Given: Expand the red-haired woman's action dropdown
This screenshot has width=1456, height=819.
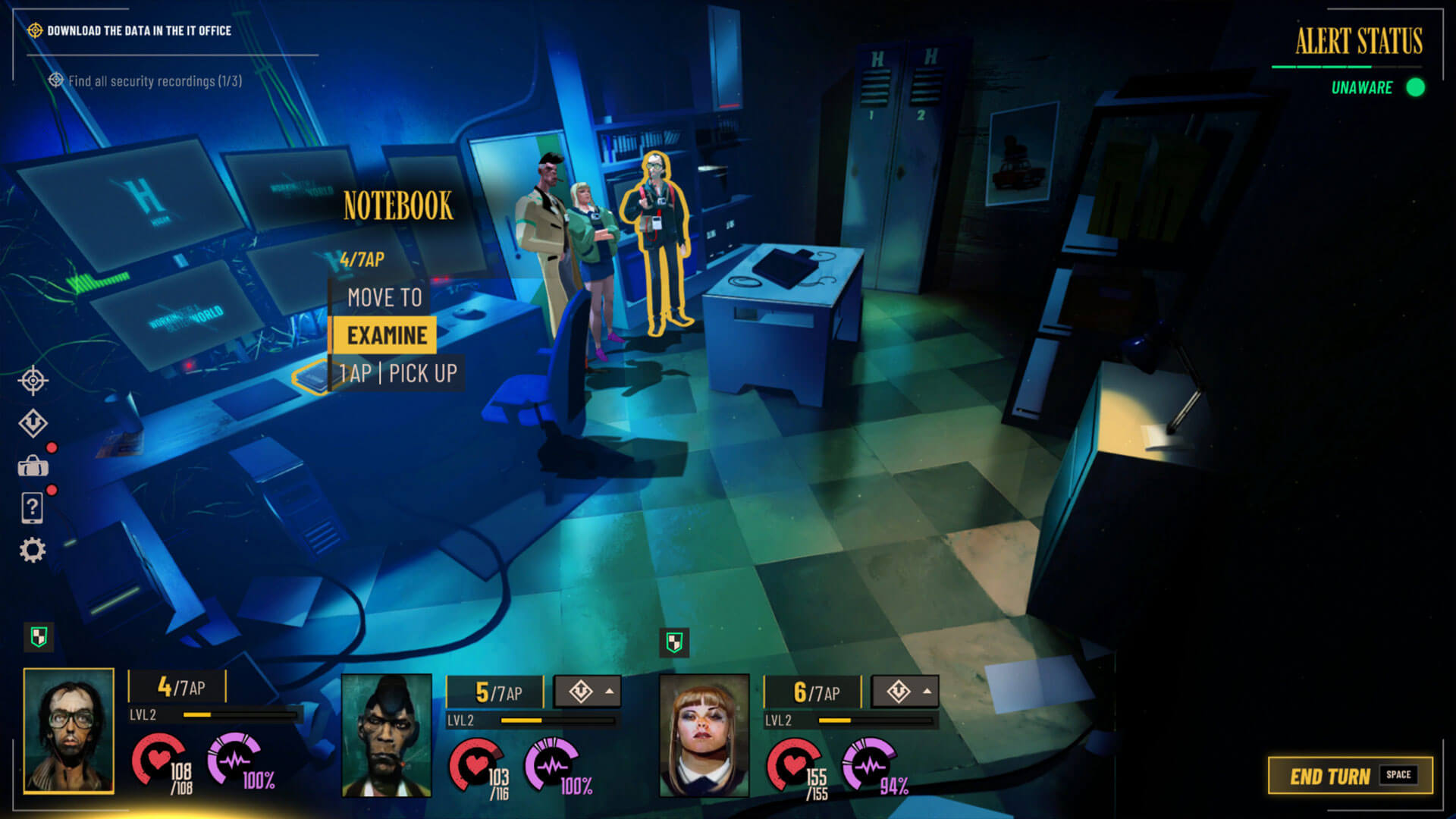Looking at the screenshot, I should [x=905, y=691].
